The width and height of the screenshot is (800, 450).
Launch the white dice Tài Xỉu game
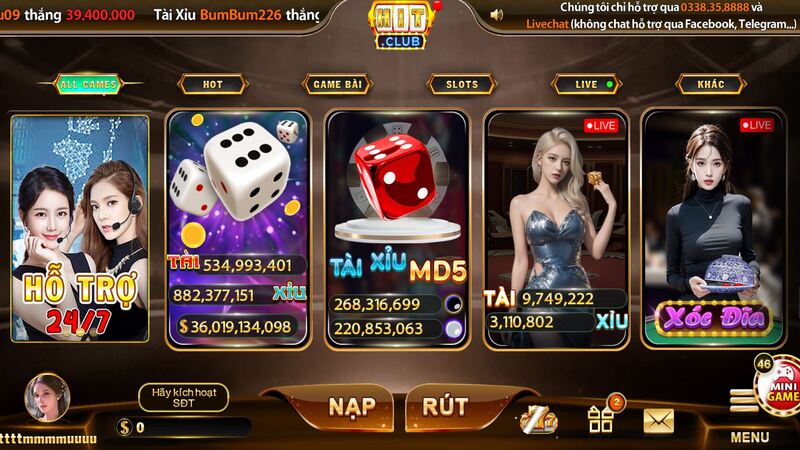point(237,228)
